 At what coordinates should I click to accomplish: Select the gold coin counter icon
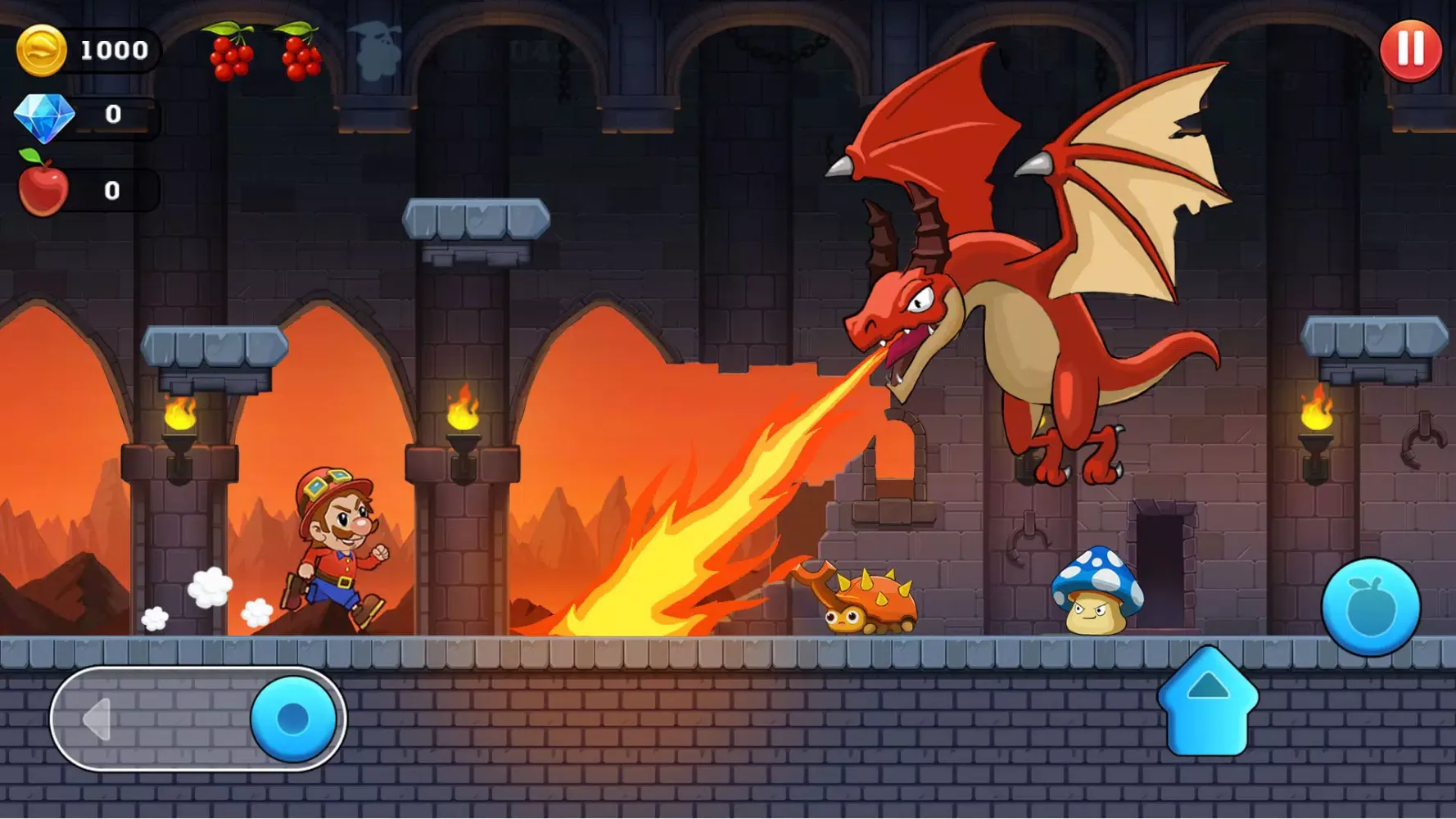43,51
